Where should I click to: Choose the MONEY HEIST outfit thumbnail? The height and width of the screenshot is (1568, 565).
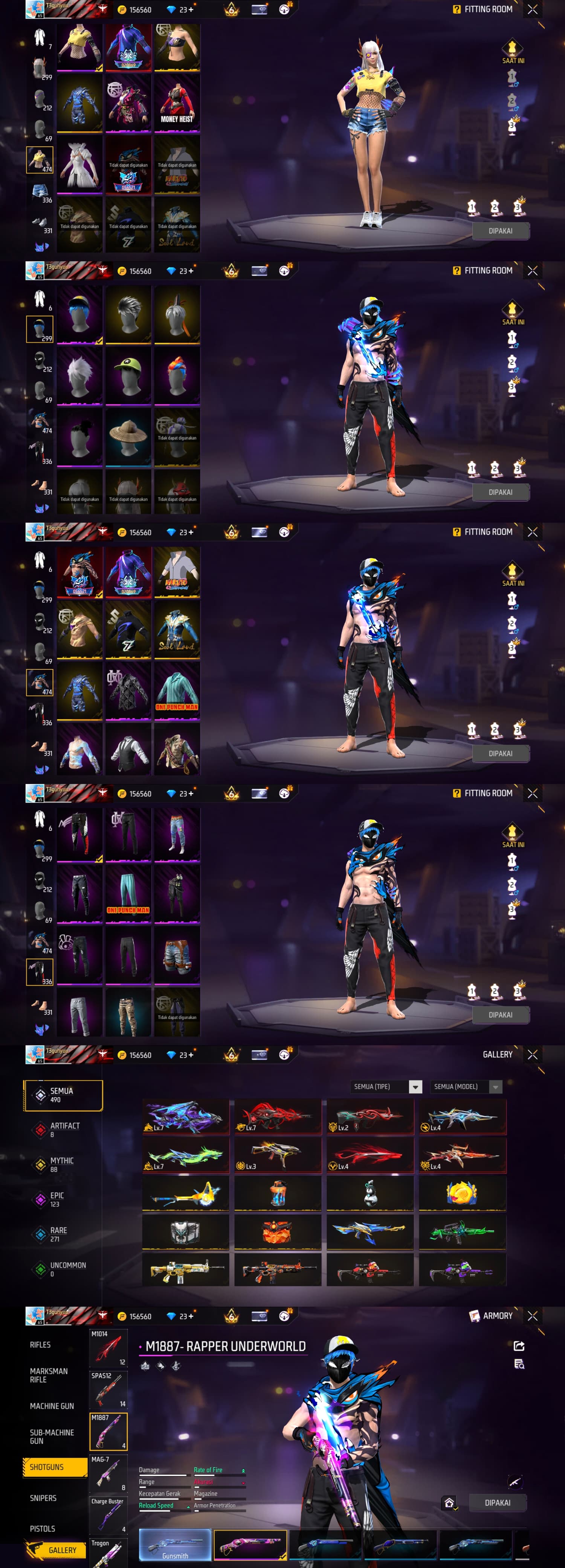click(x=177, y=103)
